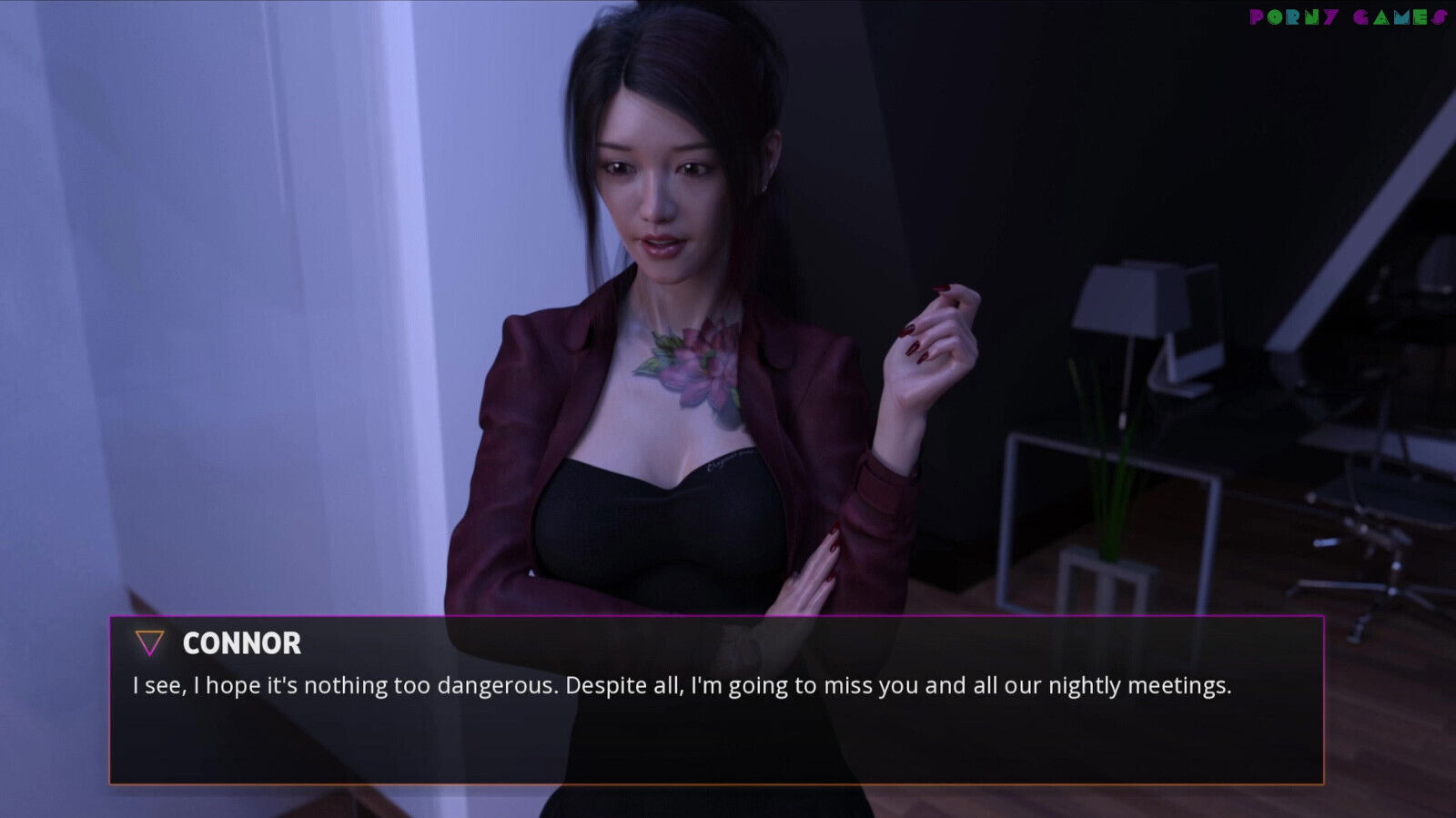Click the blue N letter icon
This screenshot has height=818, width=1456.
[1312, 15]
